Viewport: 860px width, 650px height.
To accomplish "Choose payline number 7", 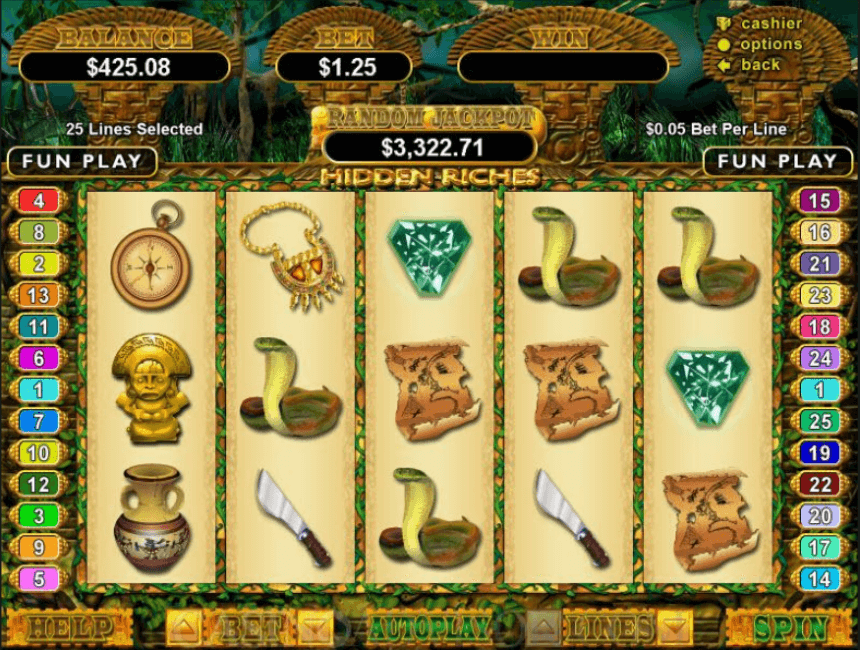I will [x=38, y=421].
